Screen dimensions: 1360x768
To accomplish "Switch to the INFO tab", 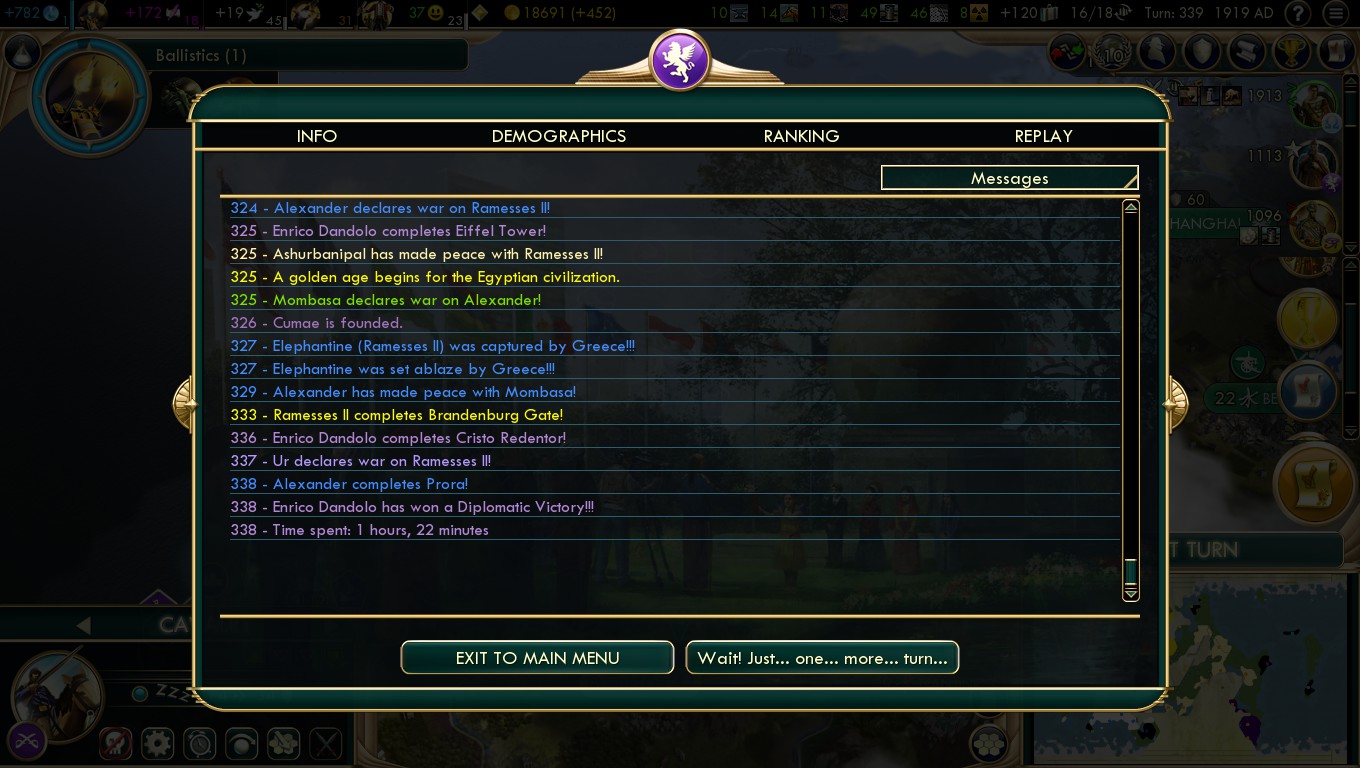I will pos(317,136).
